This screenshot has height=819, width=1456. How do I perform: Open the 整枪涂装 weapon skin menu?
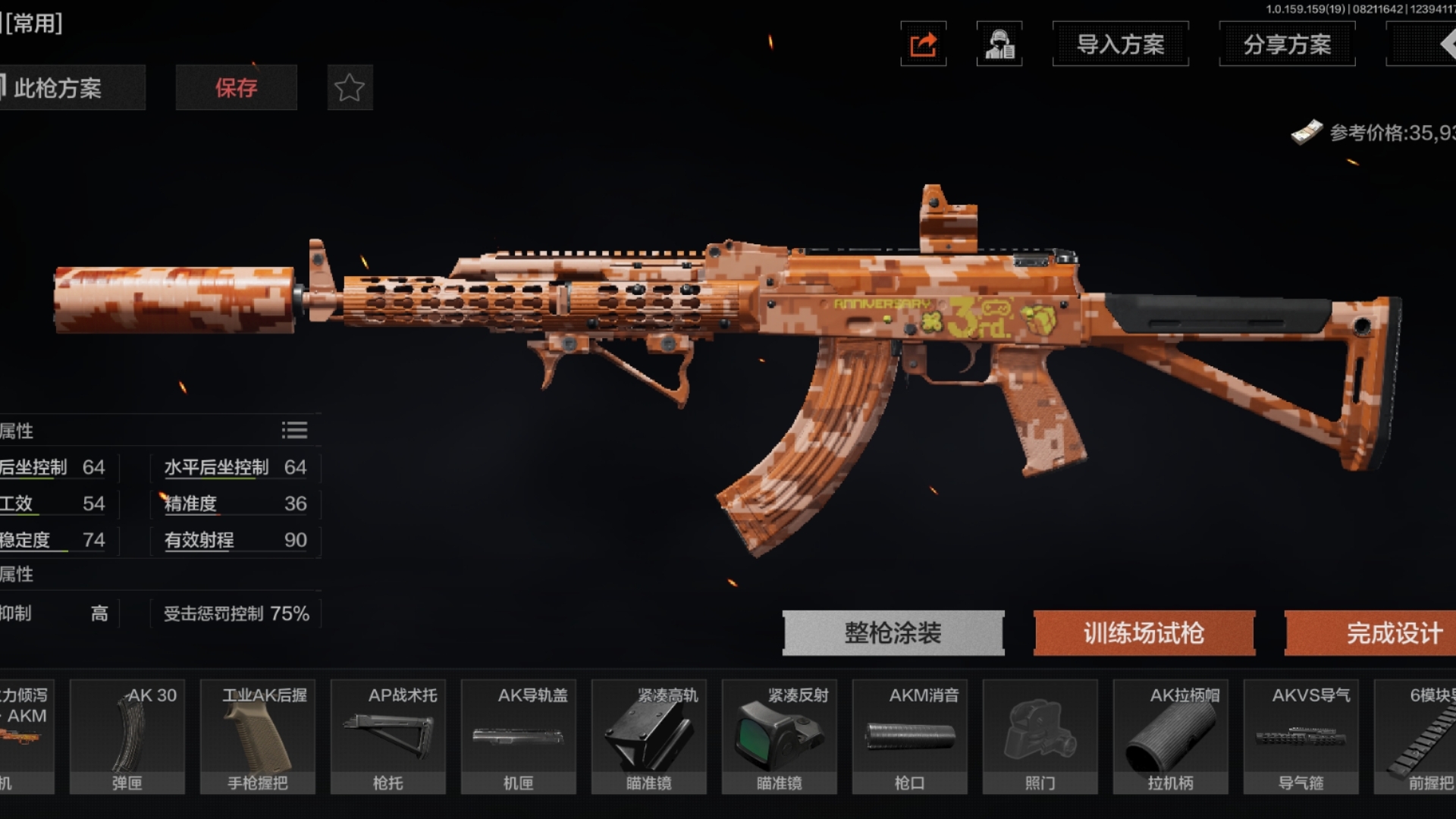coord(893,632)
